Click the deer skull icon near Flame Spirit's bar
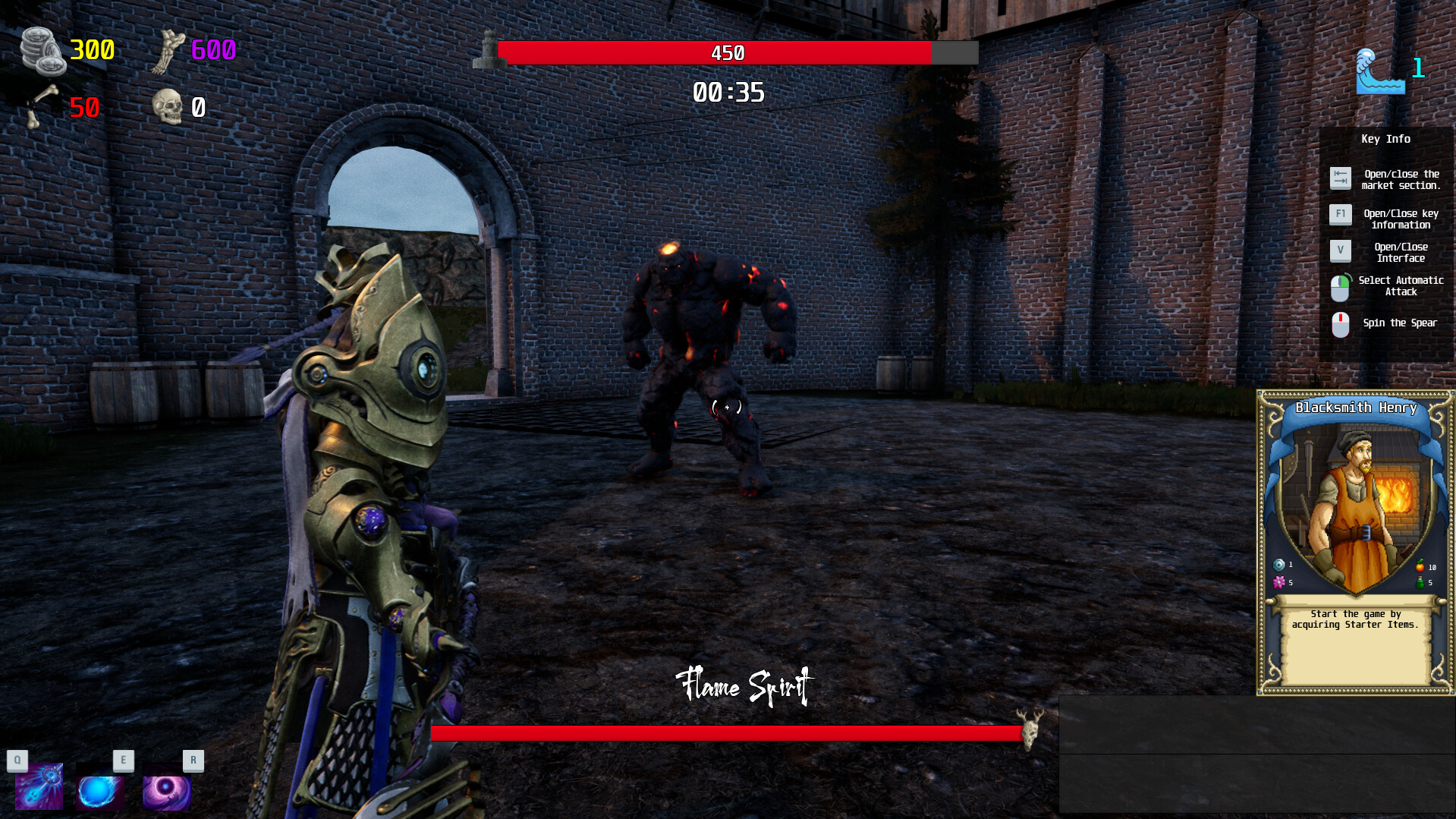Image resolution: width=1456 pixels, height=819 pixels. tap(1032, 732)
